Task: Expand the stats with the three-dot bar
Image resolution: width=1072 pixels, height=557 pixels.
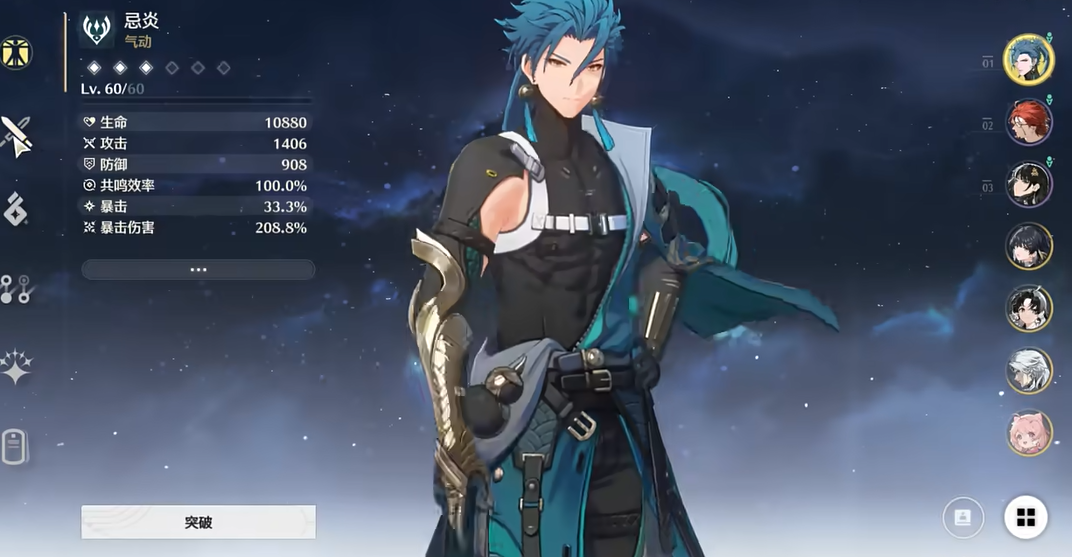Action: pyautogui.click(x=198, y=270)
